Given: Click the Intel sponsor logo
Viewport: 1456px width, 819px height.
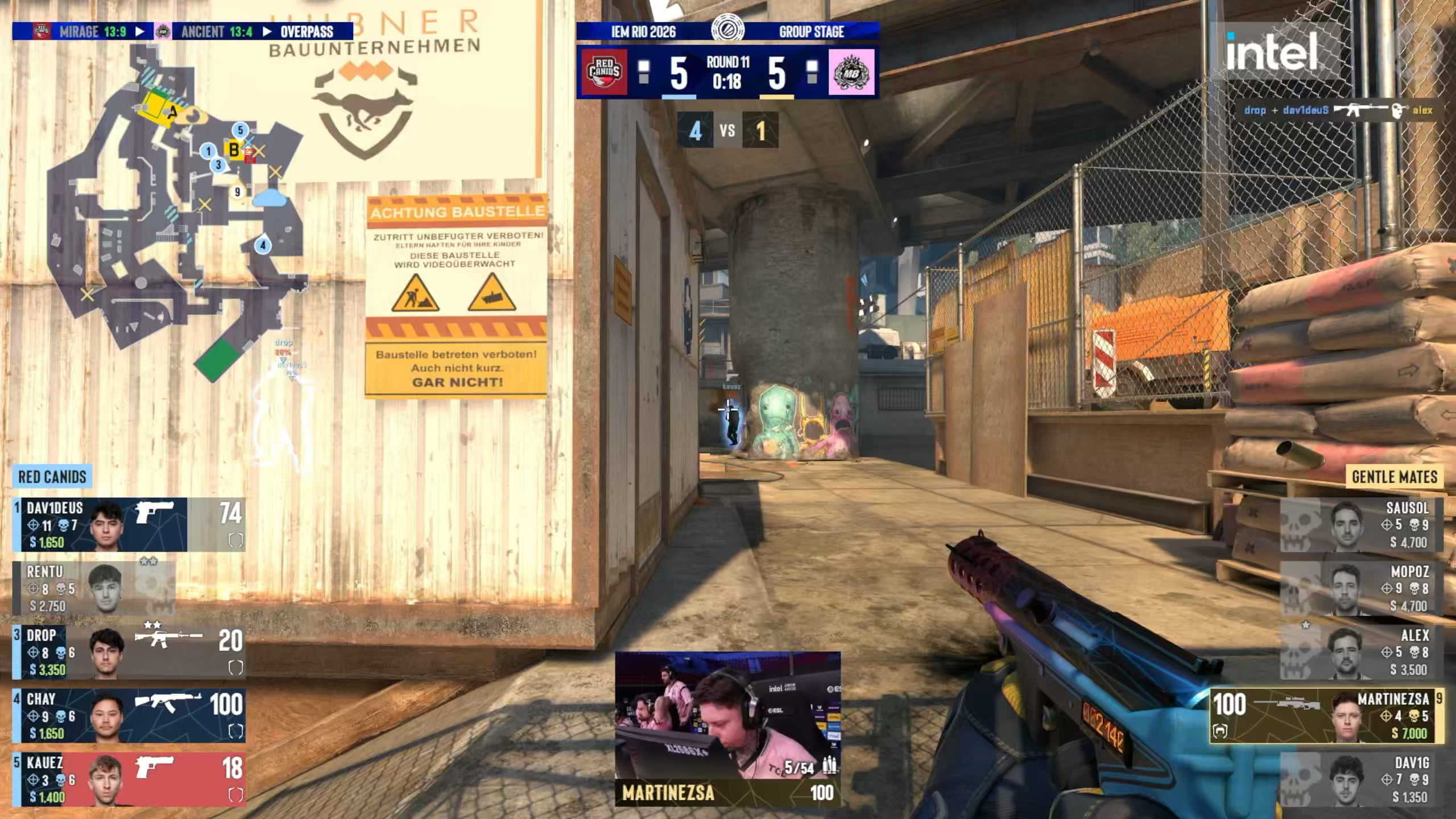Looking at the screenshot, I should 1272,51.
